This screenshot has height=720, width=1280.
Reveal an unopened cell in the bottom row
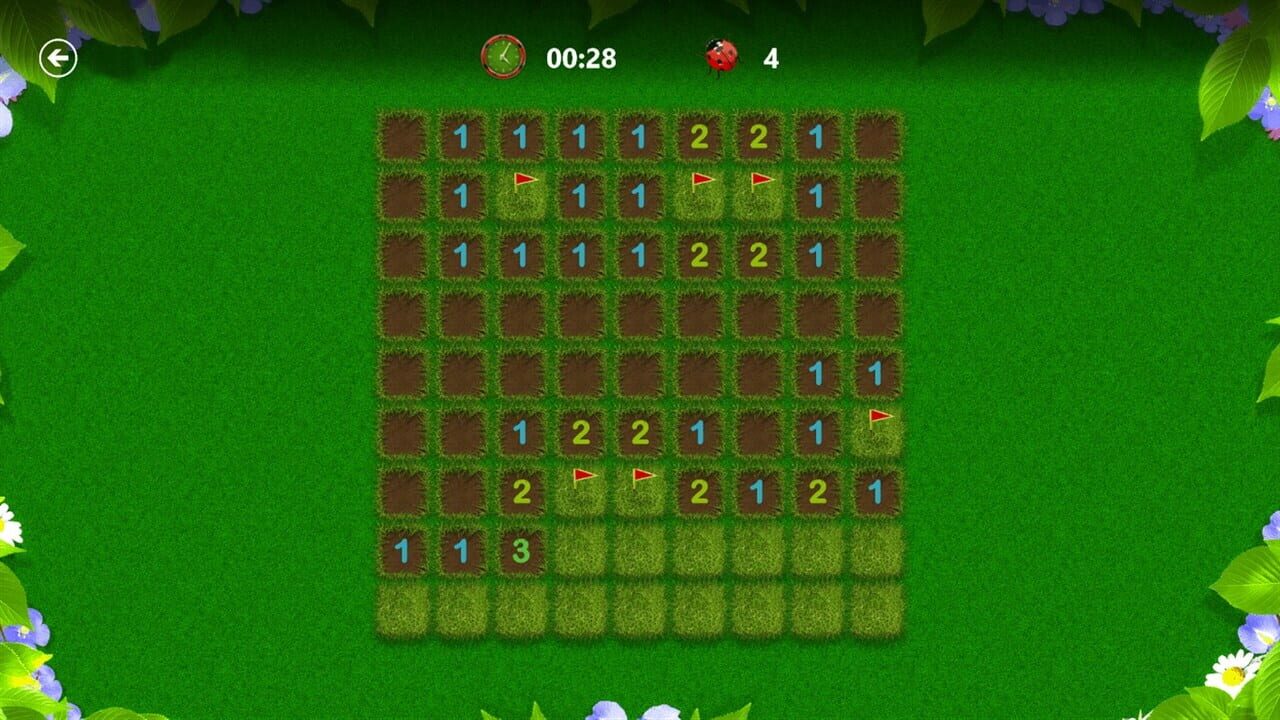click(x=640, y=610)
